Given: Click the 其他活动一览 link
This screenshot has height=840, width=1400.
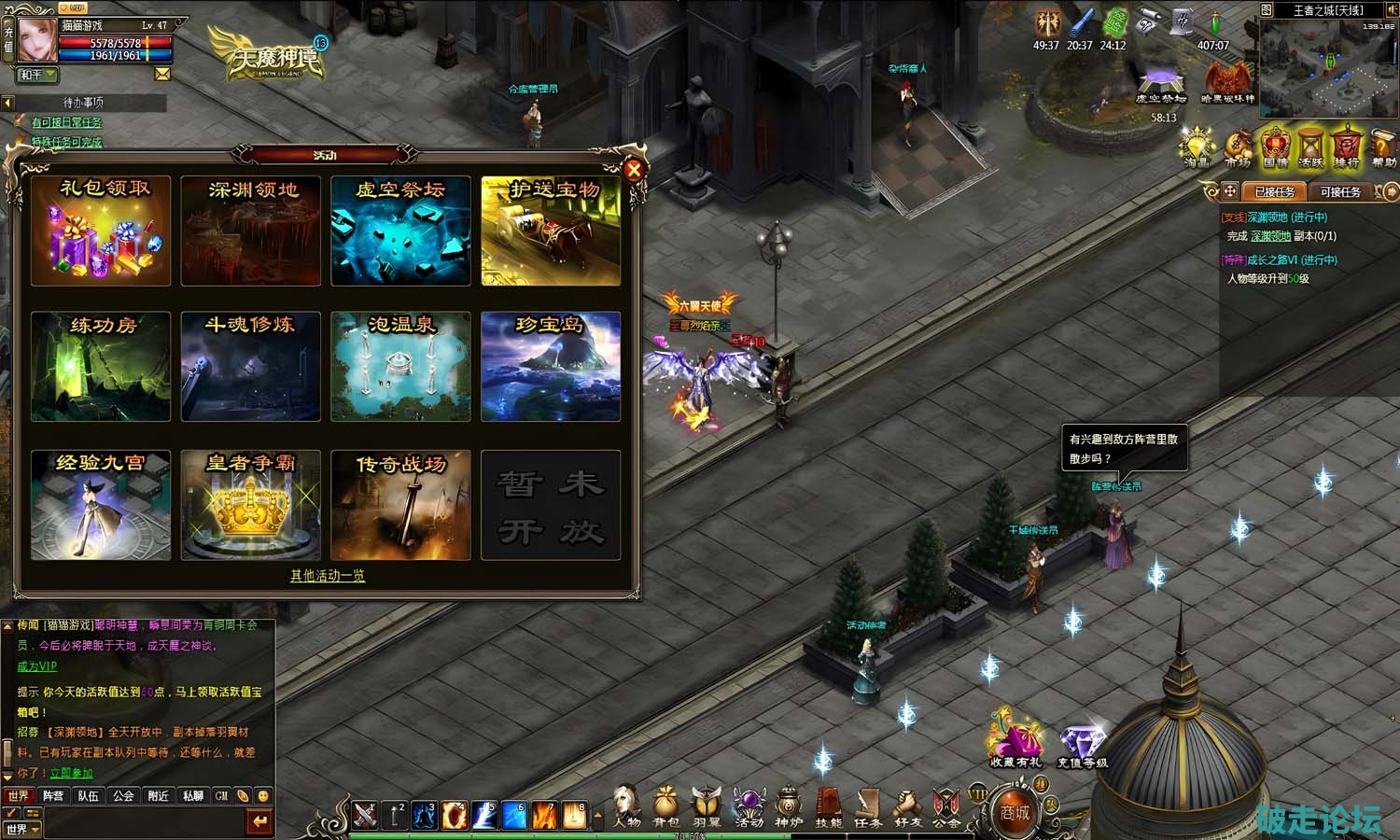Looking at the screenshot, I should coord(327,576).
